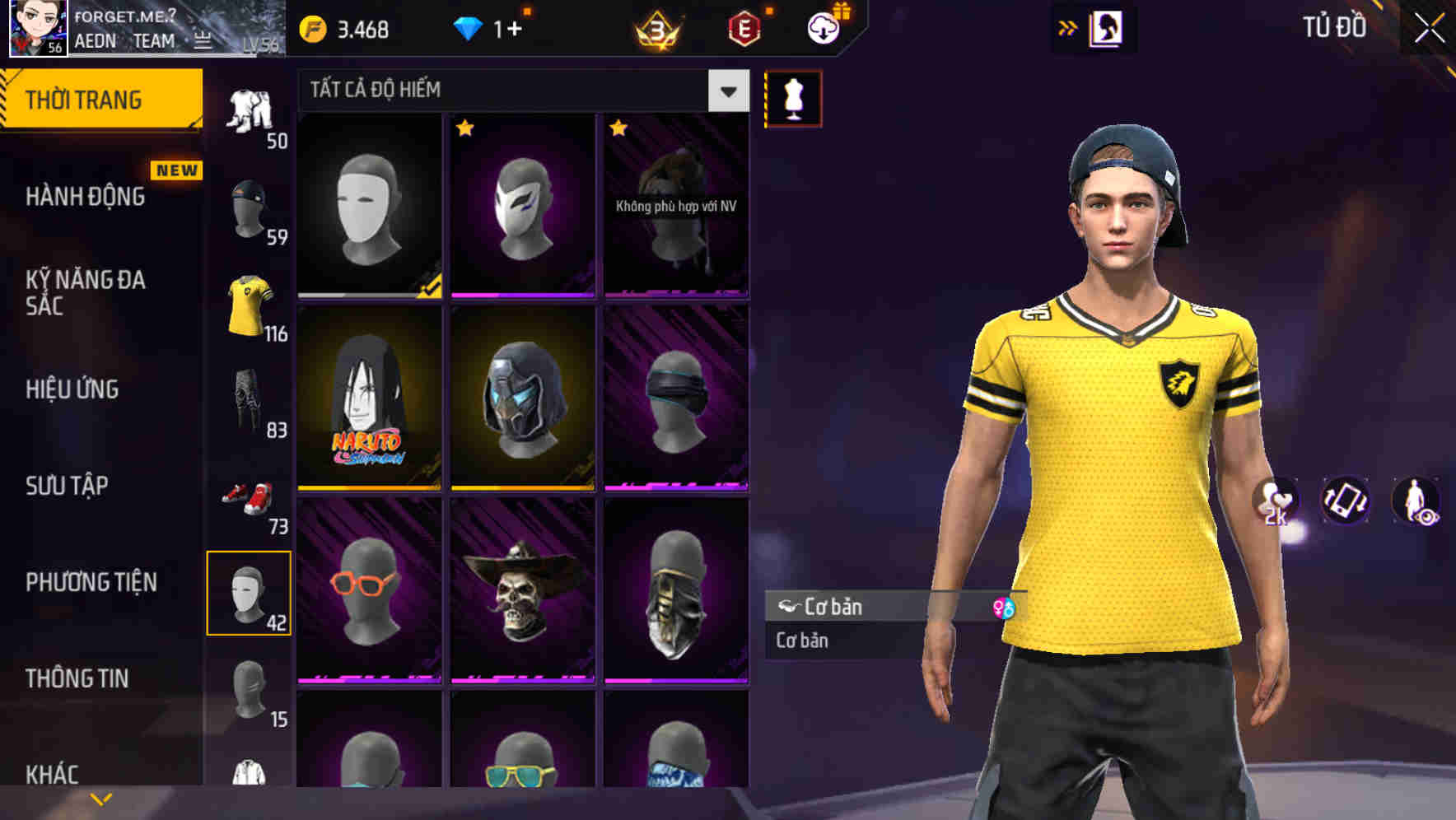Click the gold coin balance icon
Image resolution: width=1456 pixels, height=820 pixels.
tap(313, 26)
